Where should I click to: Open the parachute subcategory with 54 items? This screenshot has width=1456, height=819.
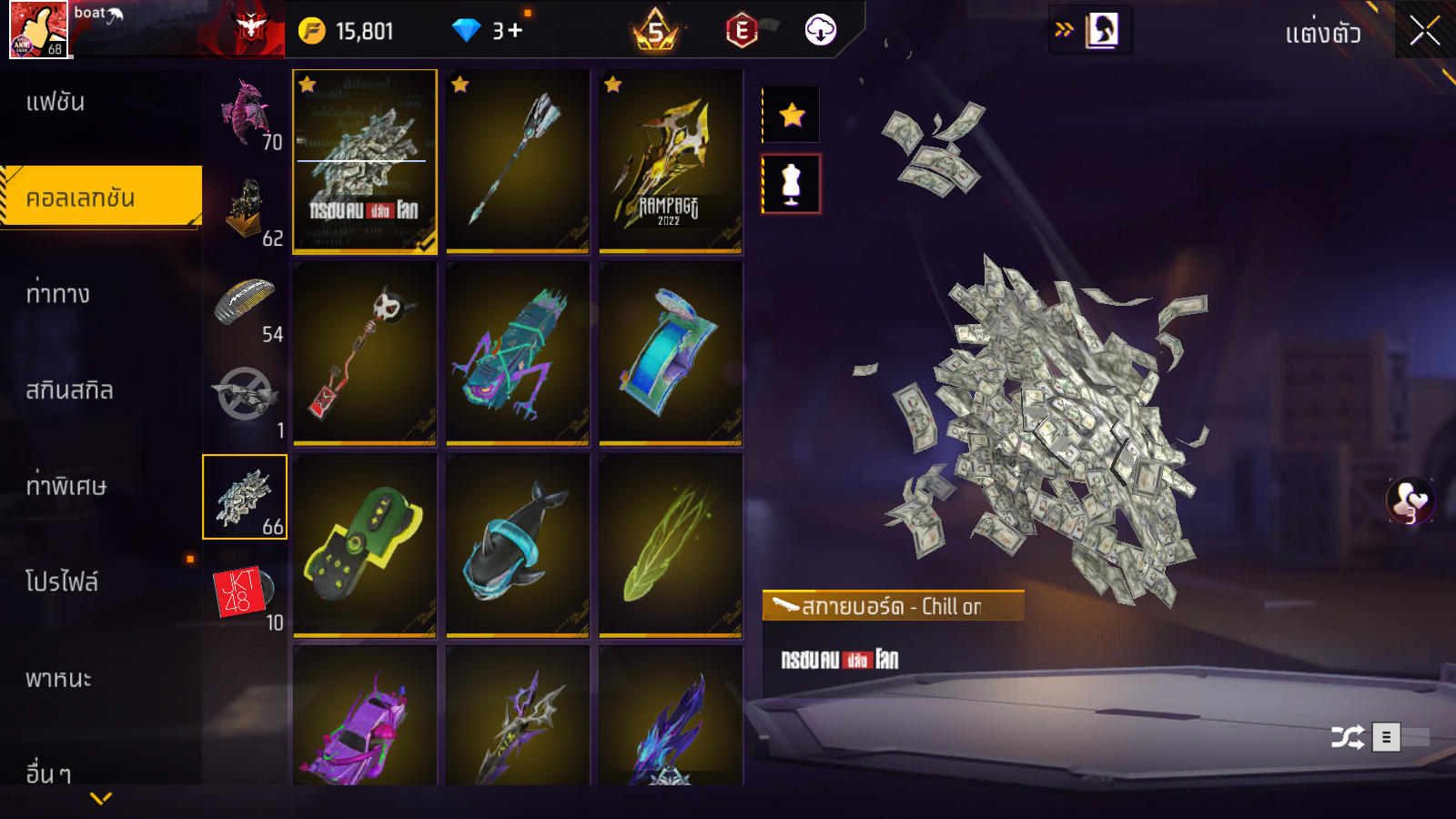click(245, 305)
